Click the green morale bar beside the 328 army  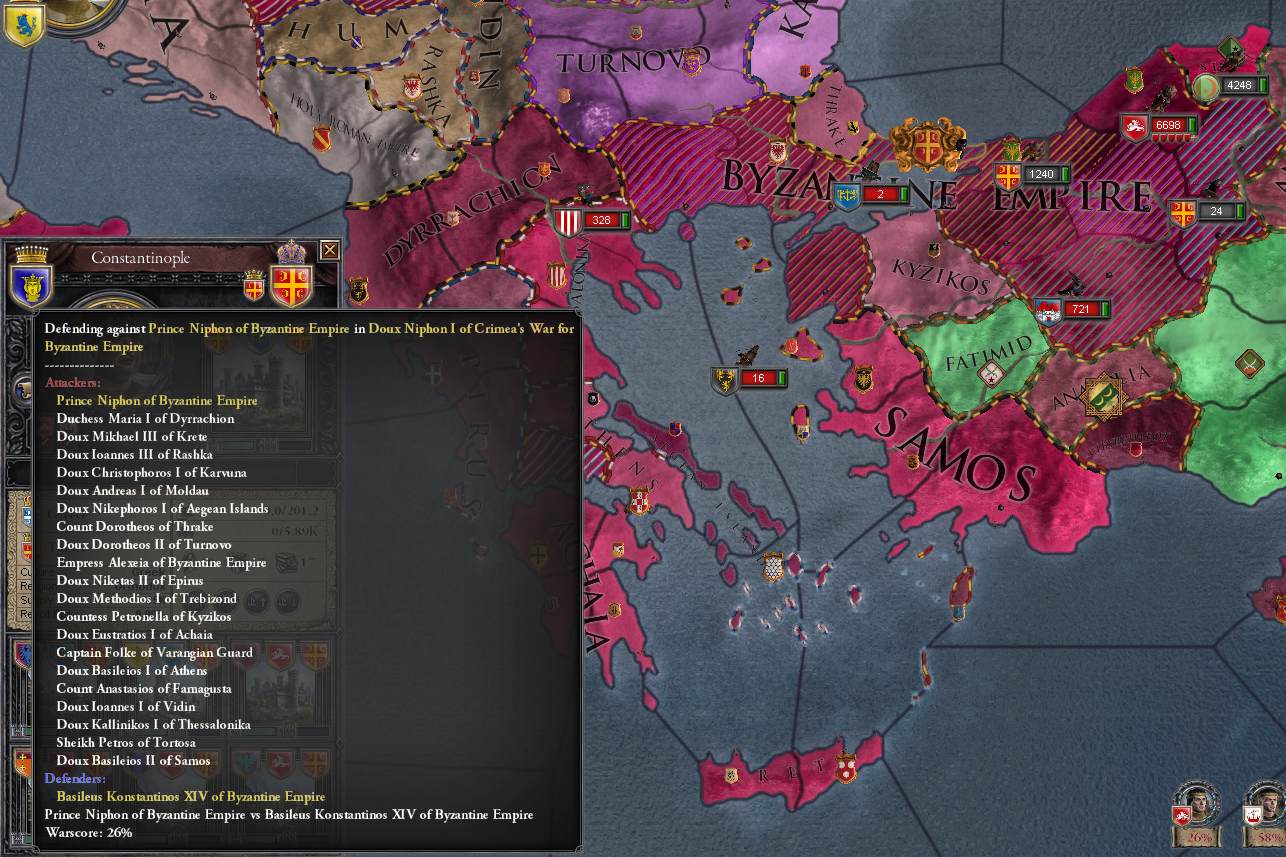(x=625, y=217)
